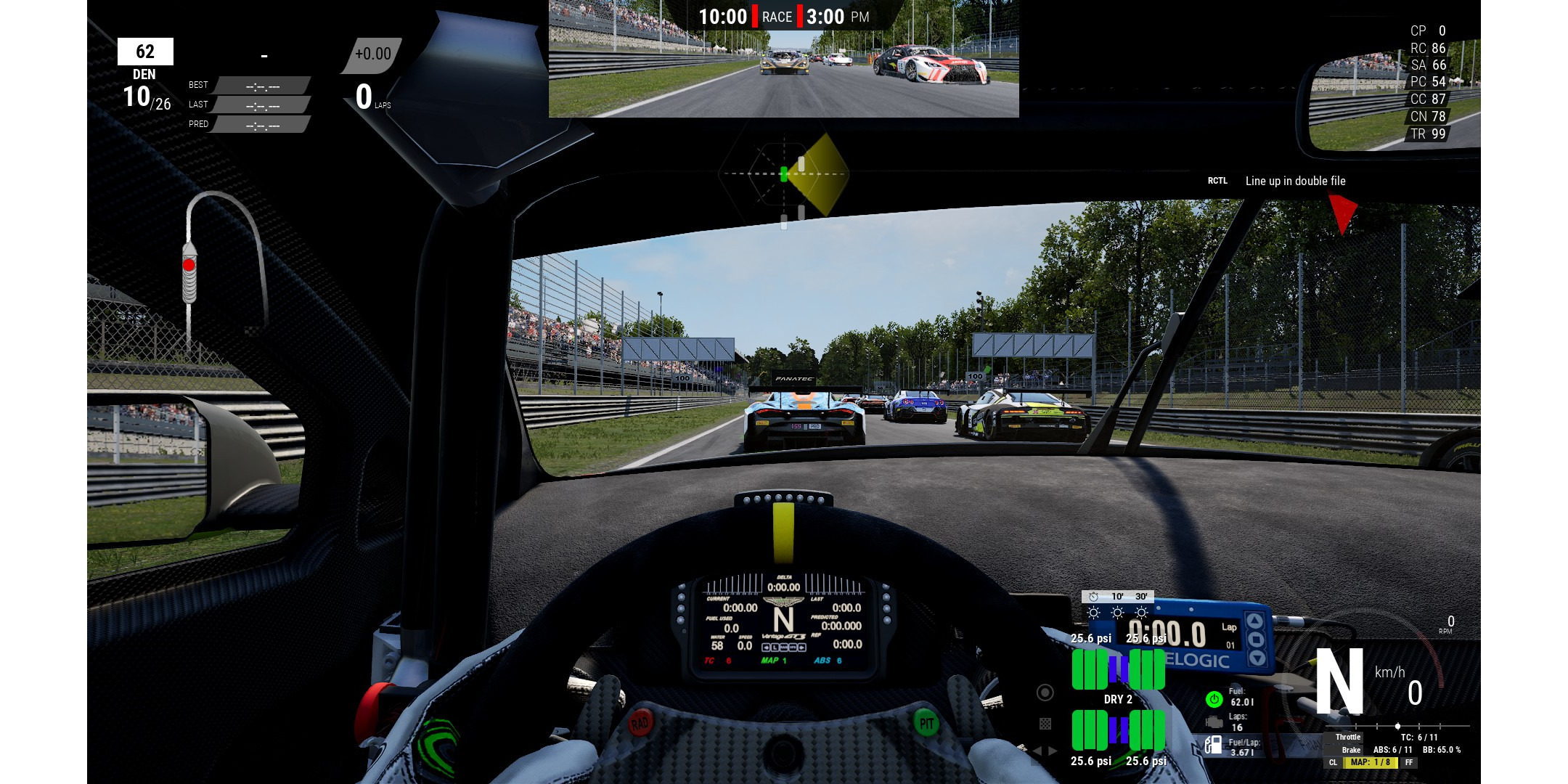Screen dimensions: 1568x784
Task: Click the FF indicator box
Action: tap(1408, 762)
